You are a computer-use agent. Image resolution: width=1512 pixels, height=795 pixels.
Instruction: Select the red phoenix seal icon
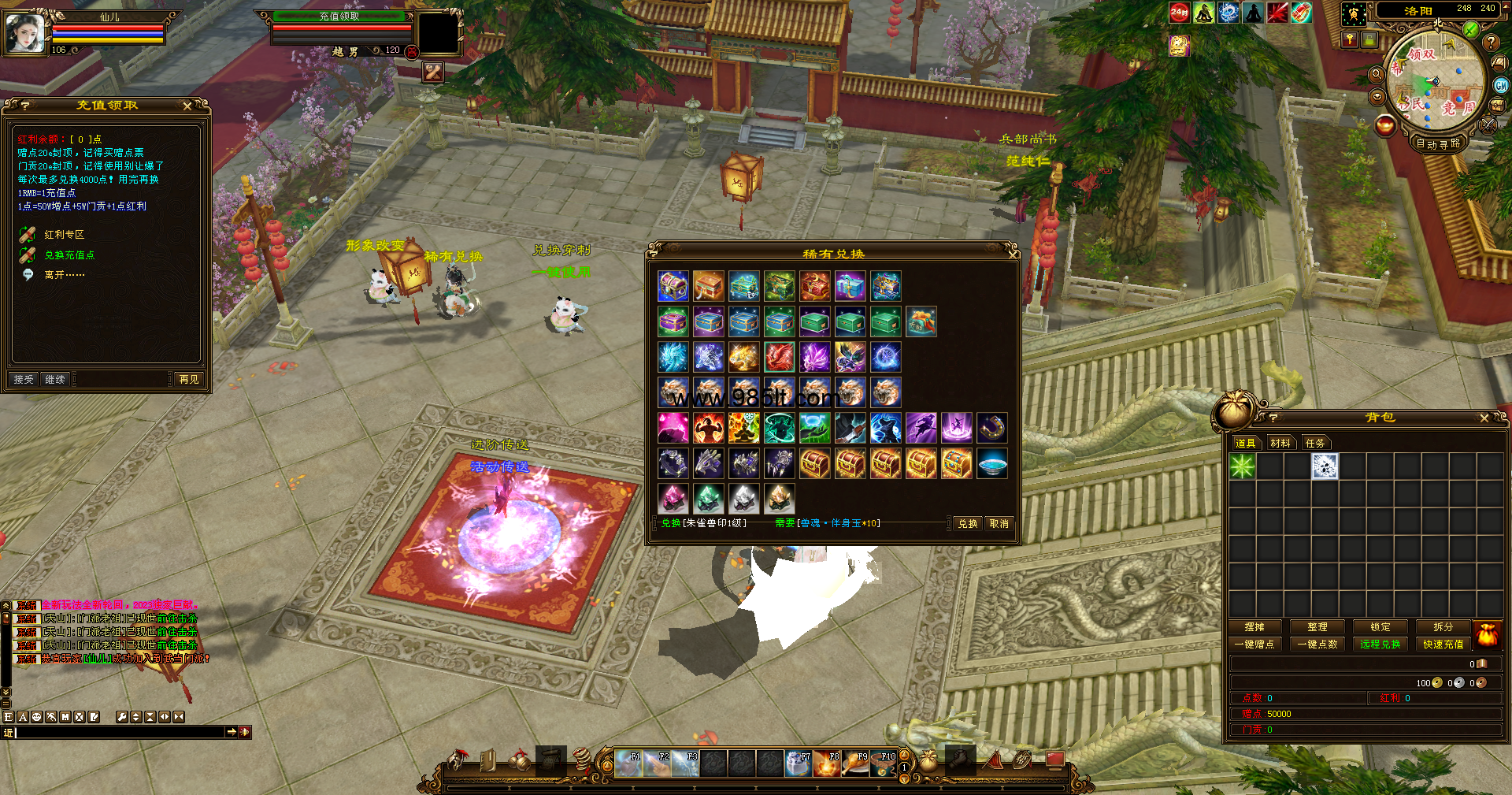point(779,357)
